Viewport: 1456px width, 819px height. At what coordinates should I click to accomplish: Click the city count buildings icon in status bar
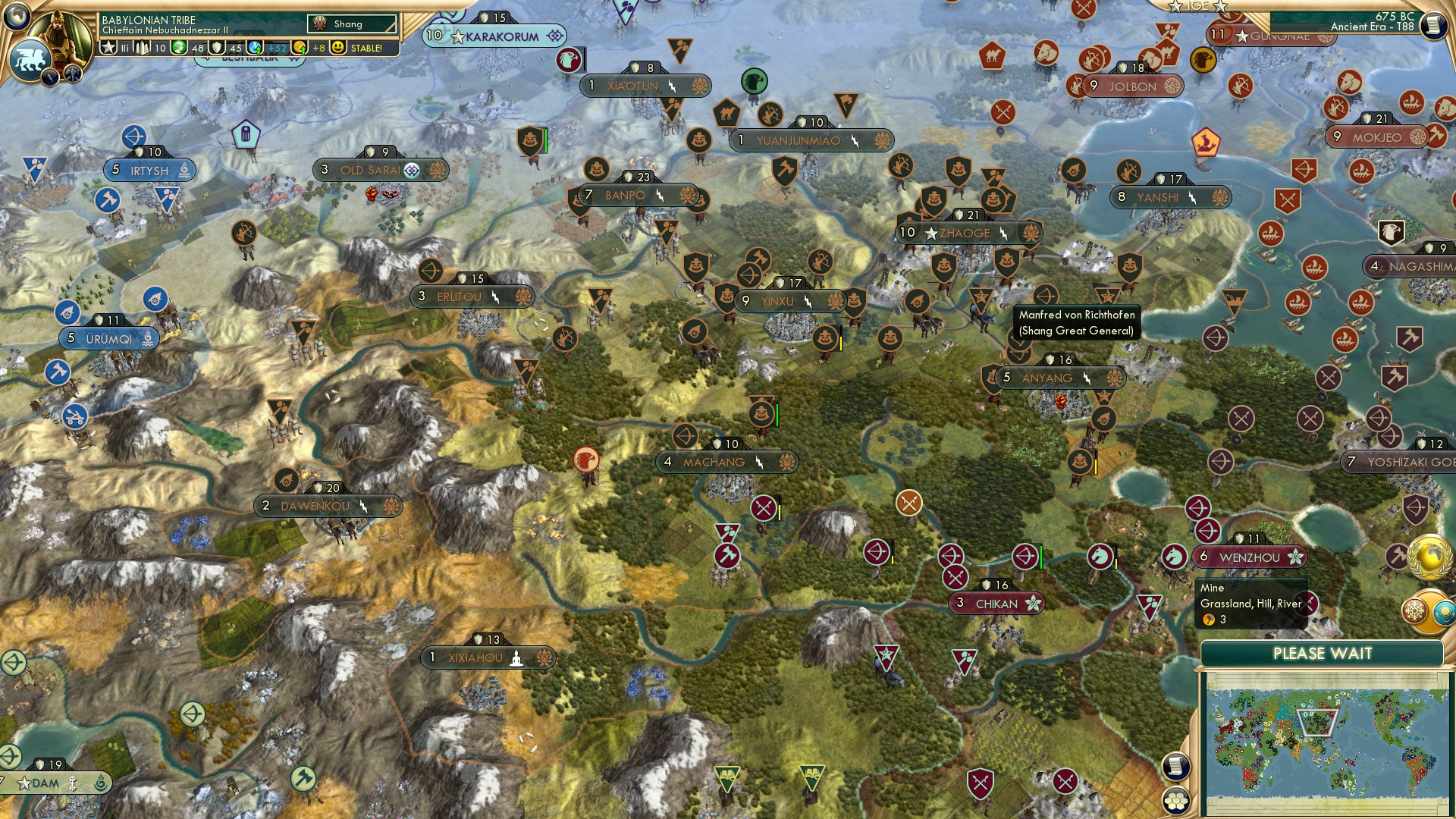tap(141, 47)
